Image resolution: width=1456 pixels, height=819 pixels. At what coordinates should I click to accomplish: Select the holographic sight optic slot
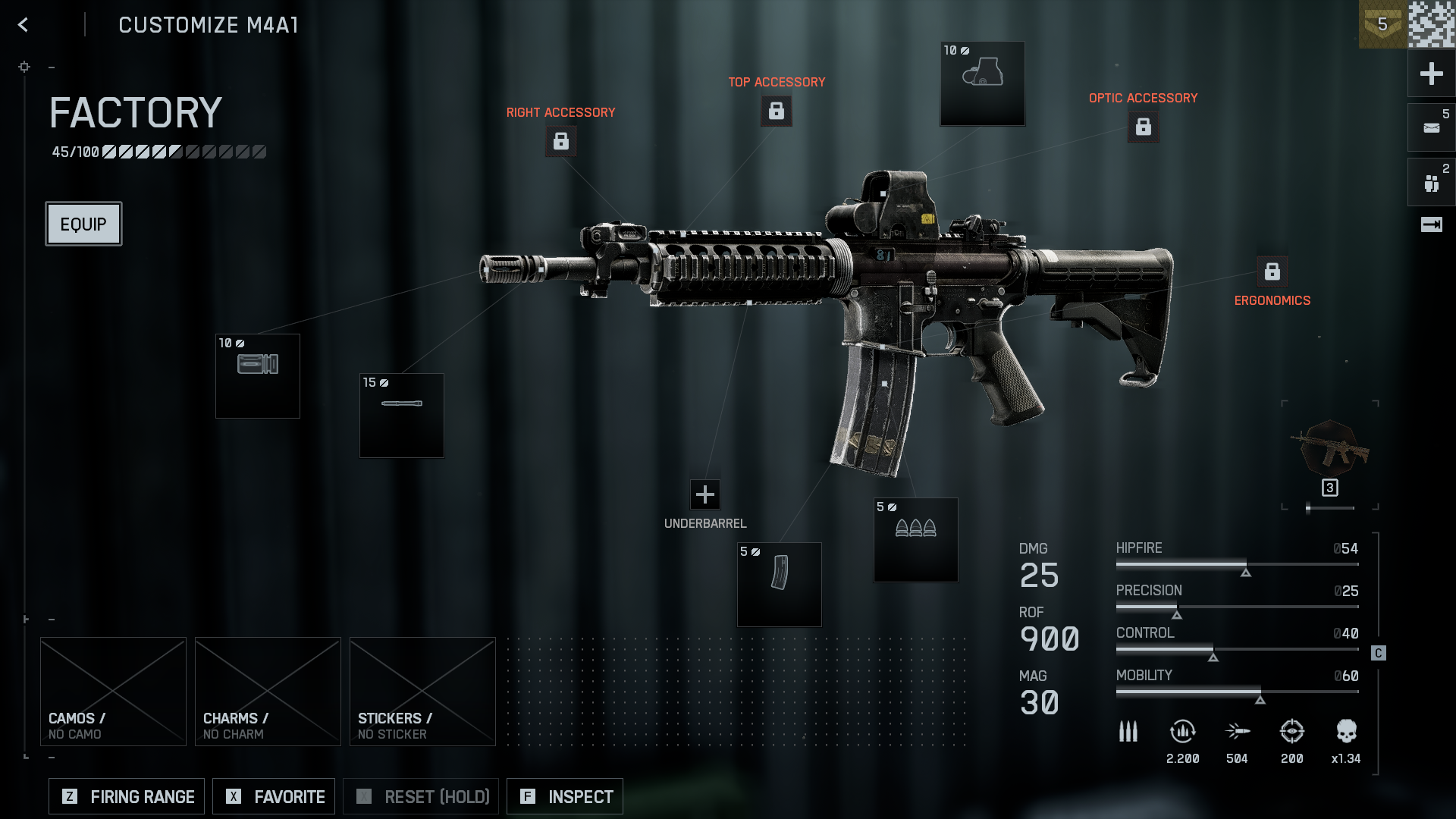(x=983, y=83)
